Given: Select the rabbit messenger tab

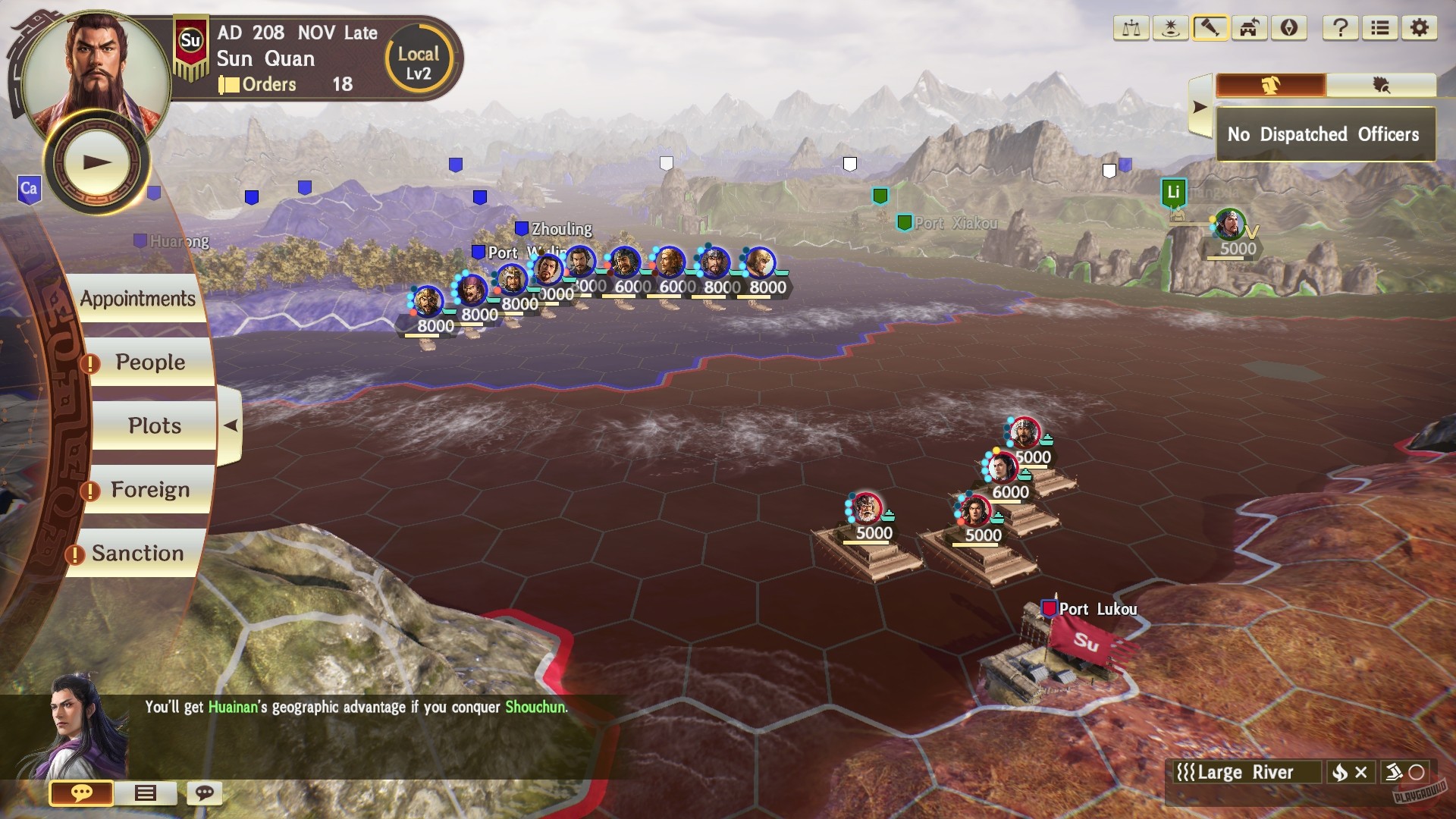Looking at the screenshot, I should point(1272,86).
